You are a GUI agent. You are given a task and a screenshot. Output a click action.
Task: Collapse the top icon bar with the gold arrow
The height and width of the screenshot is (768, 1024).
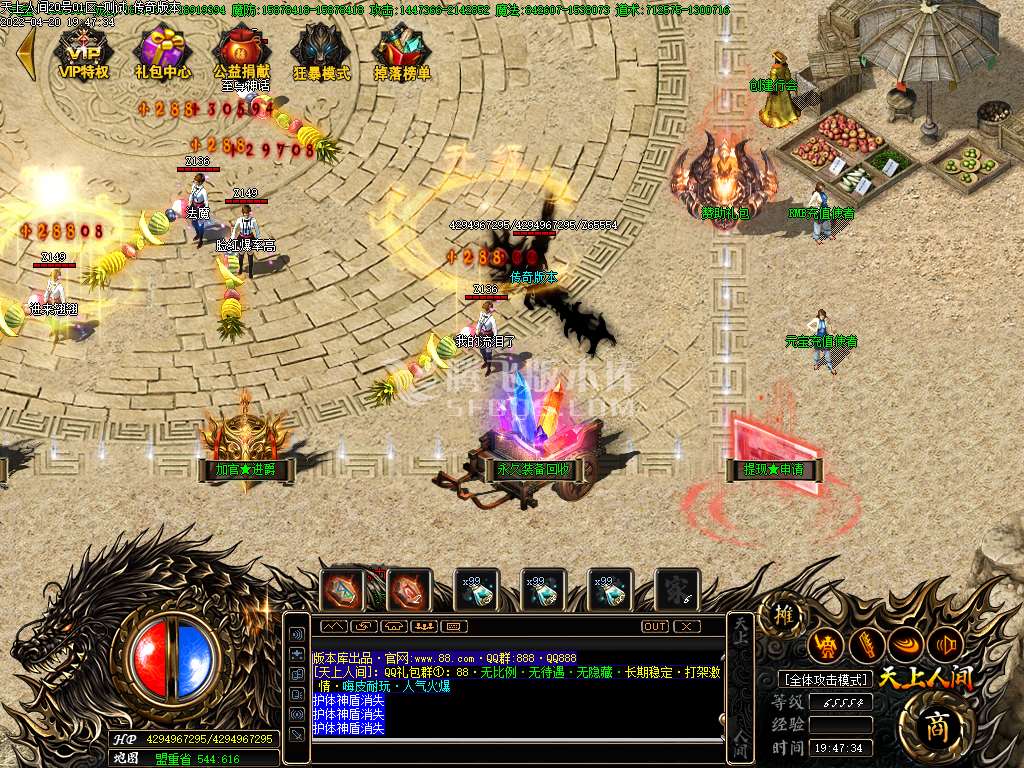[26, 53]
